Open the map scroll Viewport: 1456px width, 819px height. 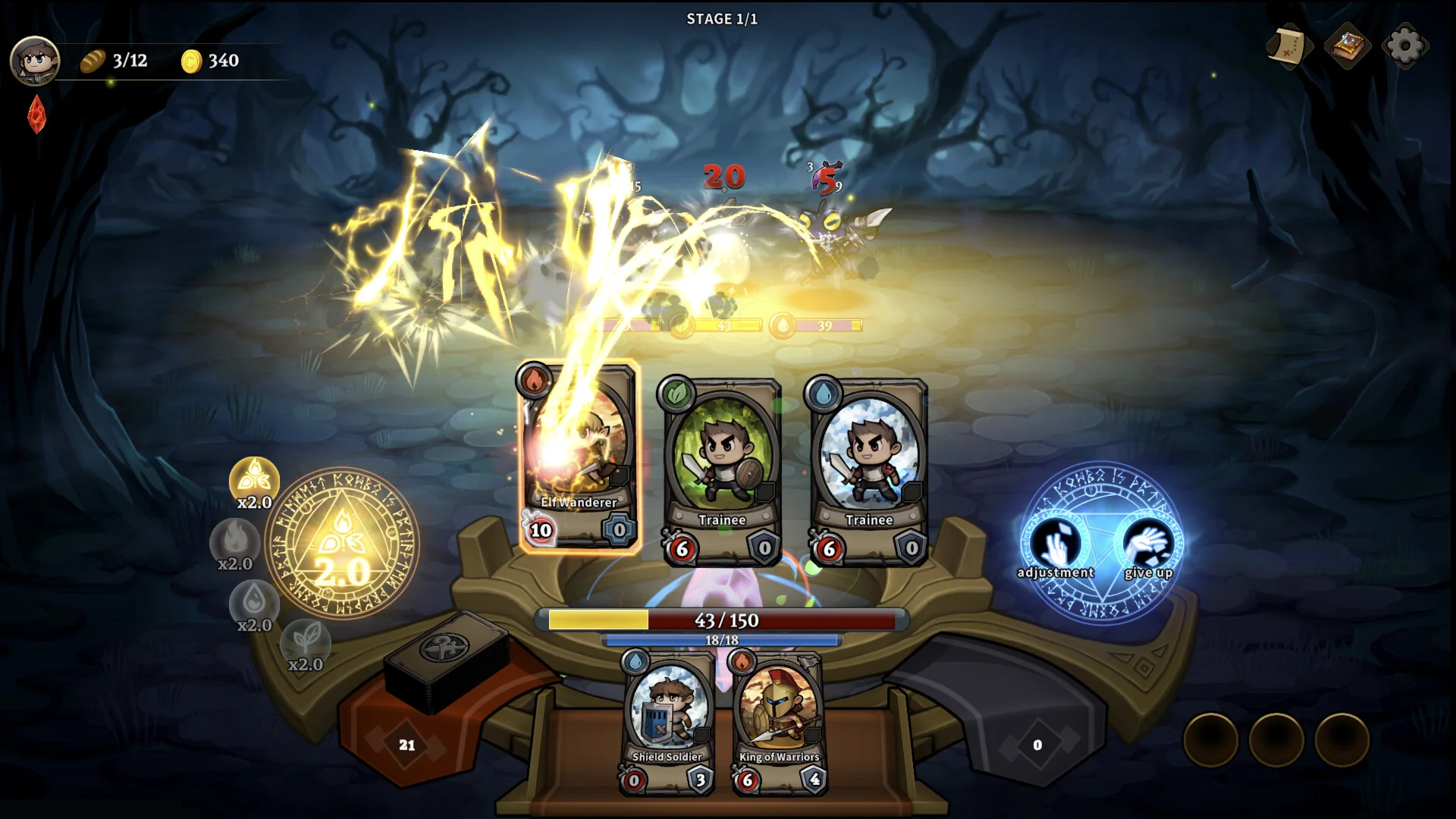(x=1289, y=46)
